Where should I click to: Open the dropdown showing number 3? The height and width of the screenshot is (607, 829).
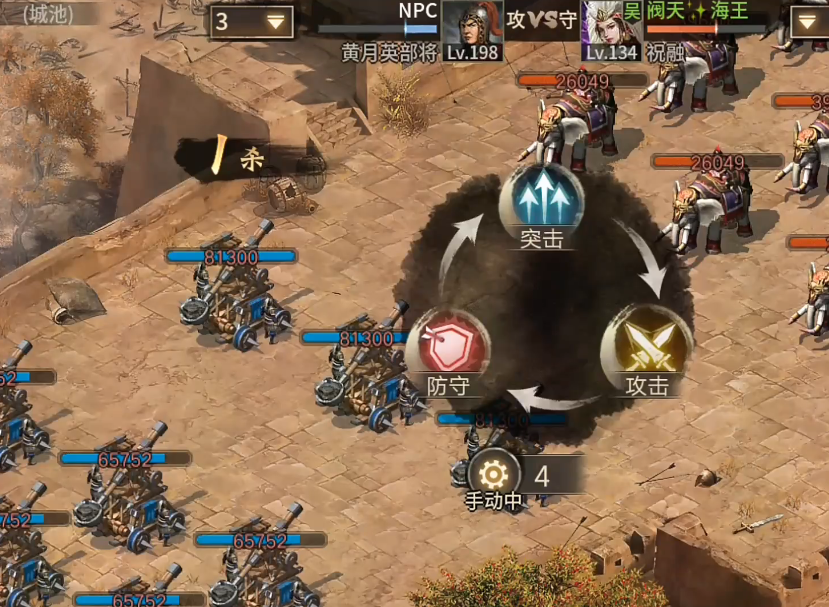[x=251, y=21]
